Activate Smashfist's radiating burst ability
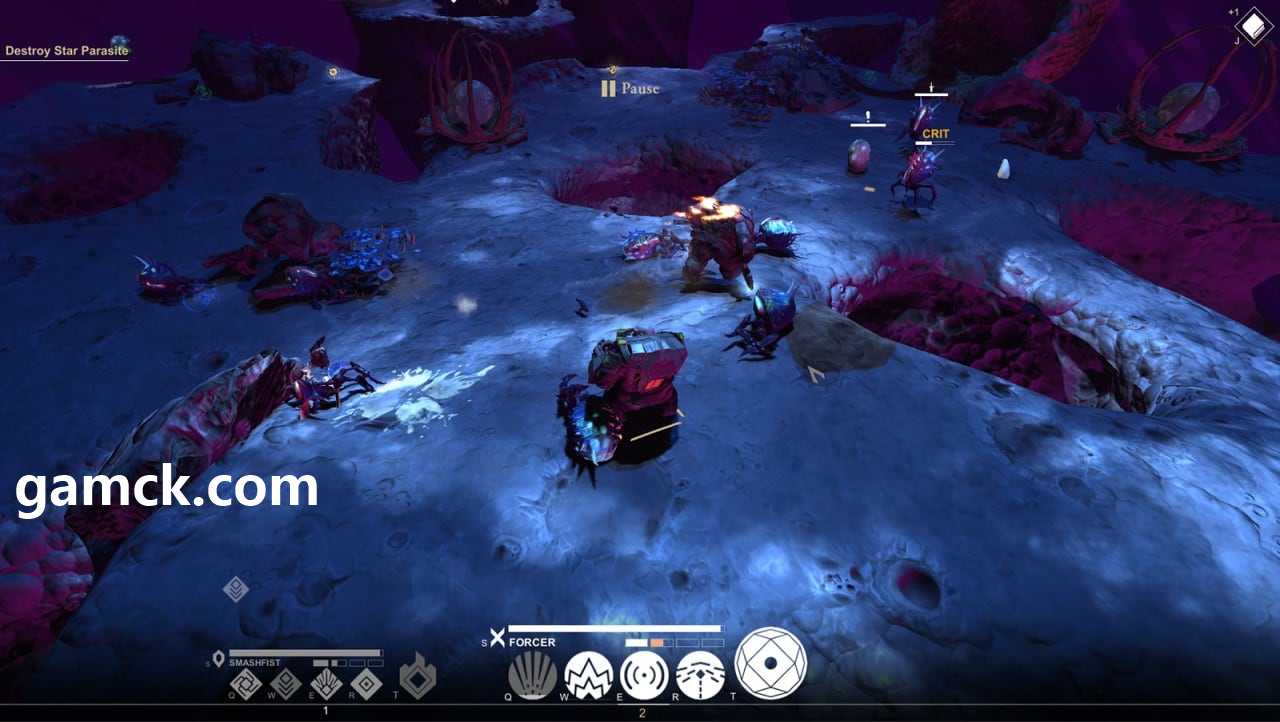This screenshot has height=722, width=1280. (326, 684)
